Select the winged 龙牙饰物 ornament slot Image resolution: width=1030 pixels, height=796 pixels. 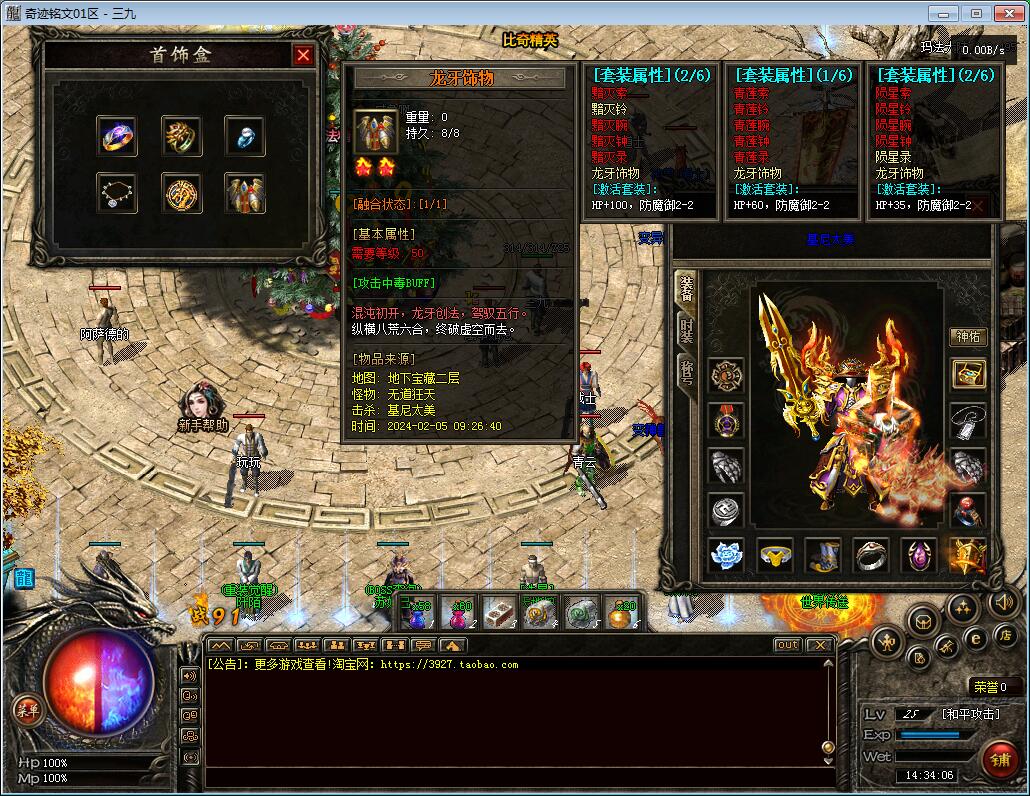[244, 192]
